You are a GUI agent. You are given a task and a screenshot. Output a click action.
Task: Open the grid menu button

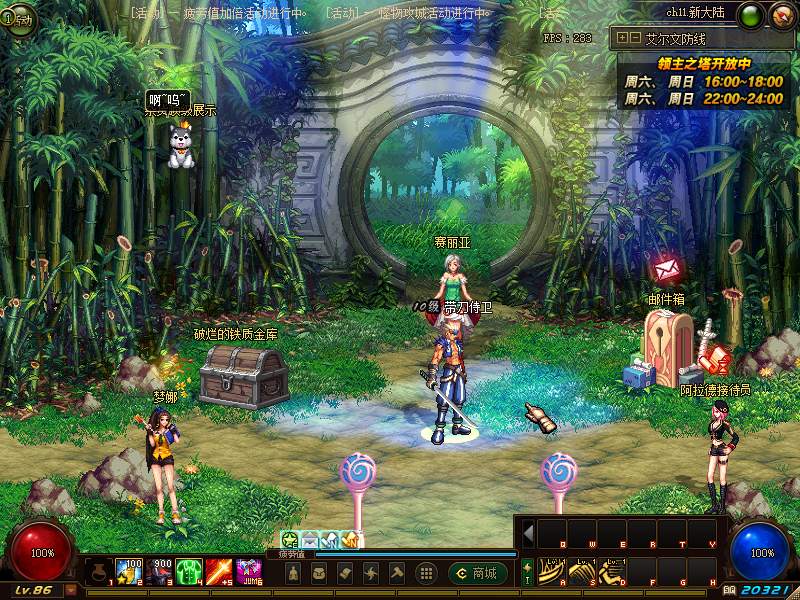click(x=426, y=573)
